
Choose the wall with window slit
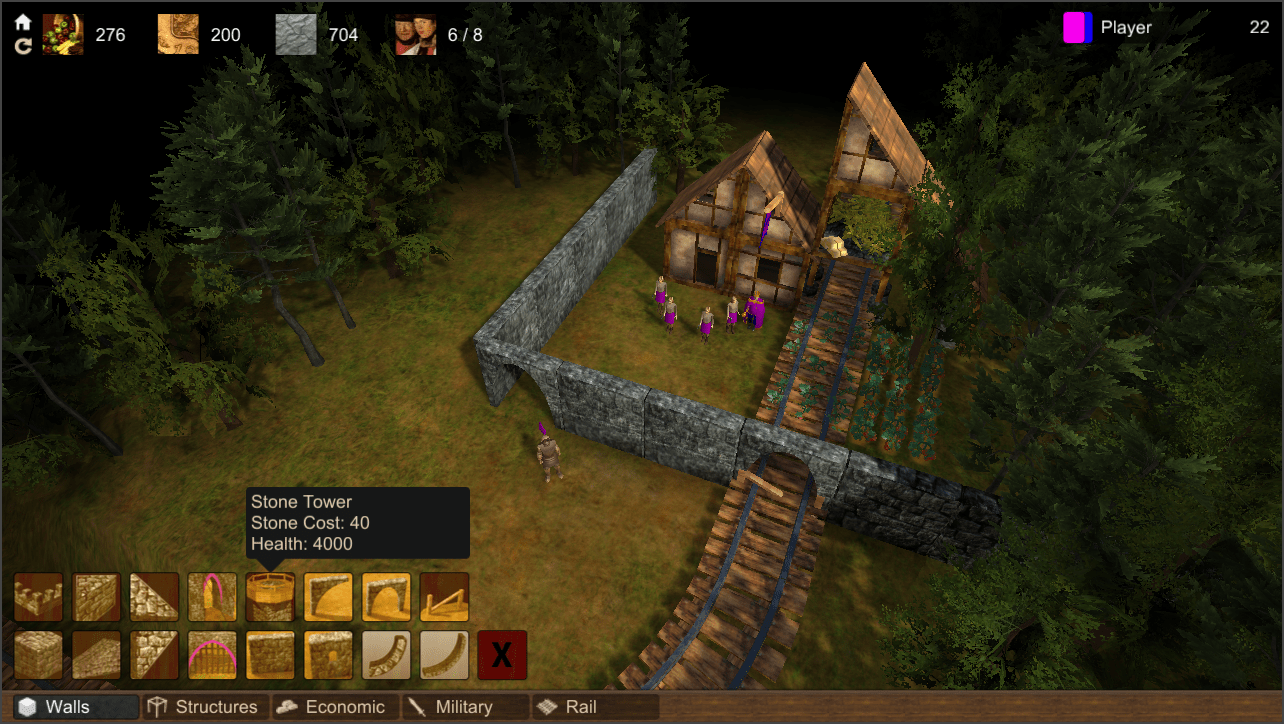point(328,655)
